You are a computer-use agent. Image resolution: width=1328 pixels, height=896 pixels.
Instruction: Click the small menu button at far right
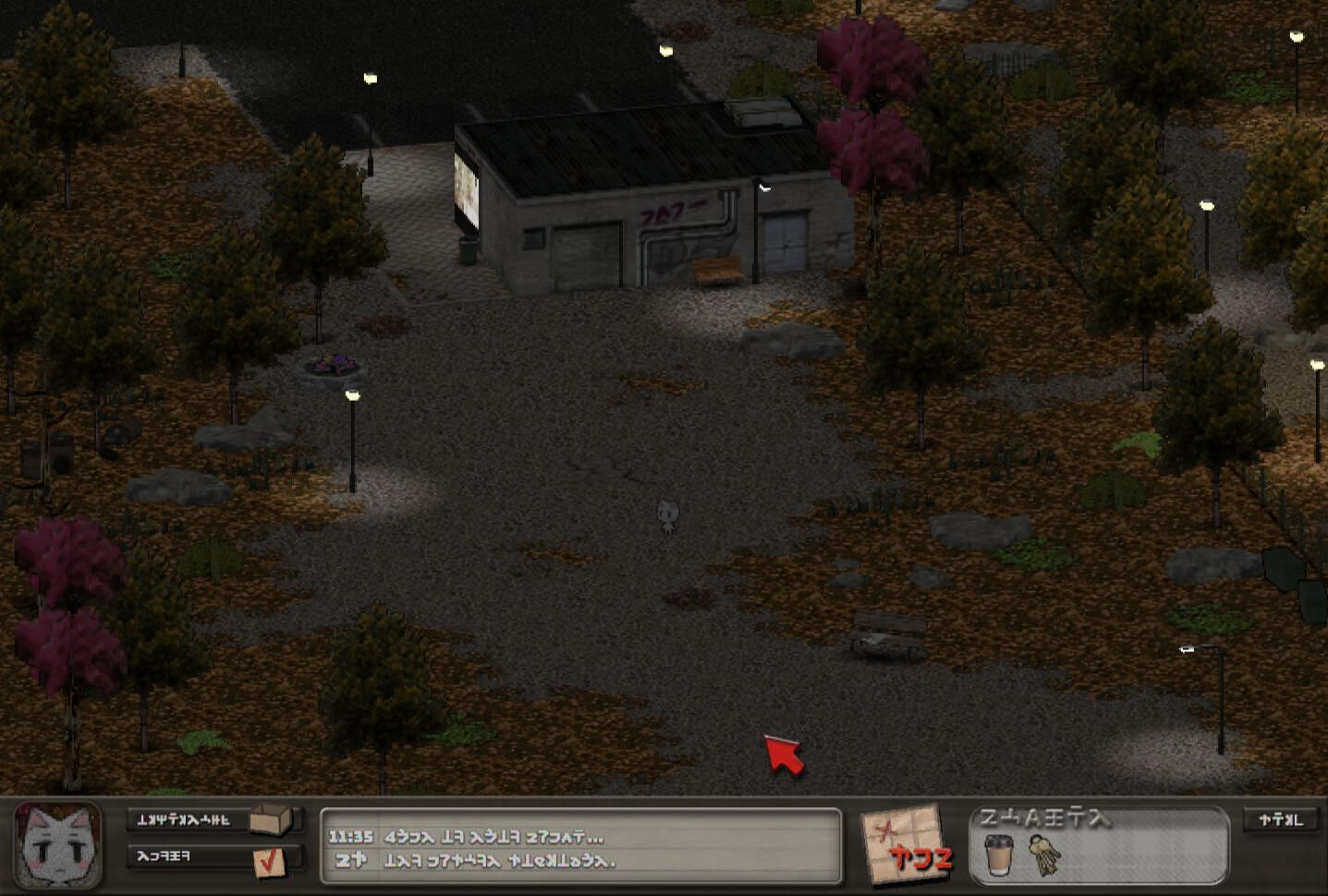tap(1281, 820)
